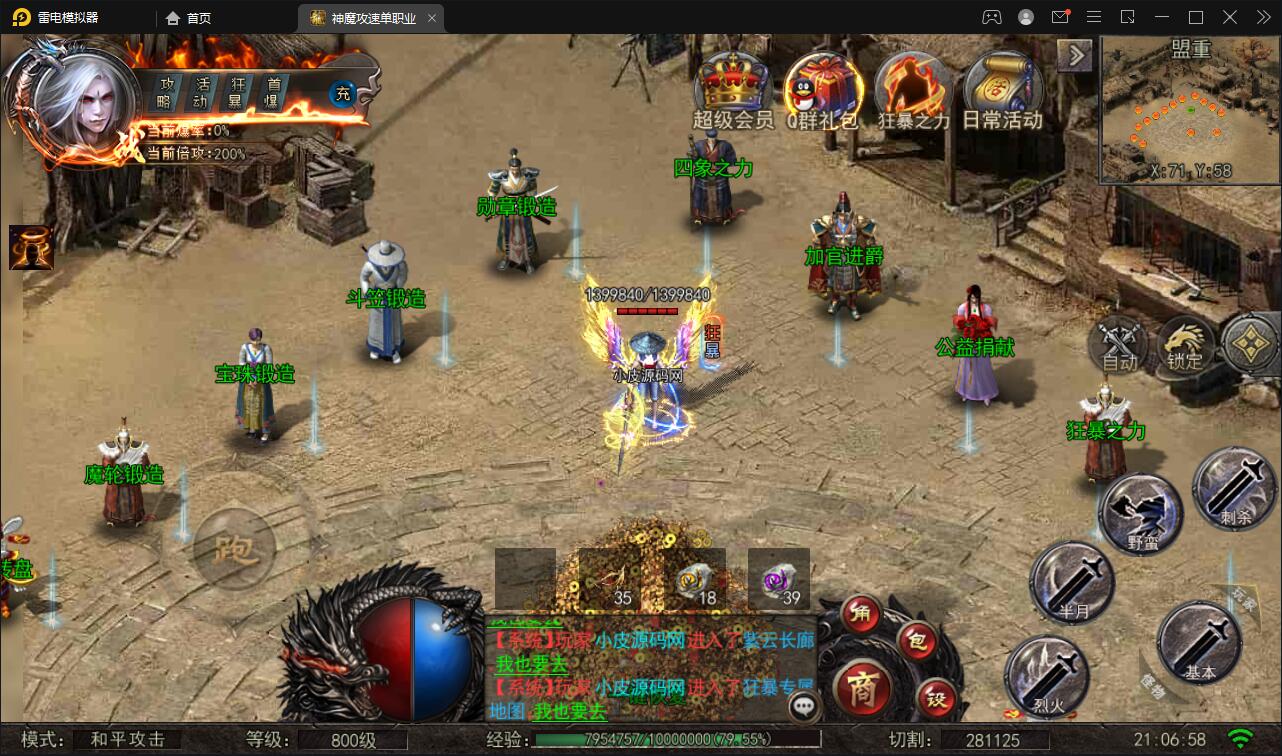
Task: Open the 盟重 minimap
Action: [1190, 110]
